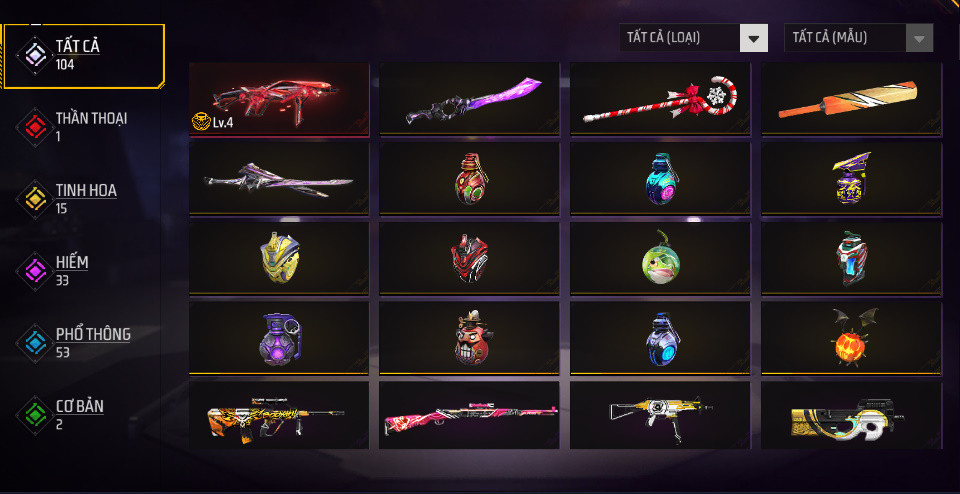
Task: Pick the pink and white rifle skin
Action: coord(470,416)
